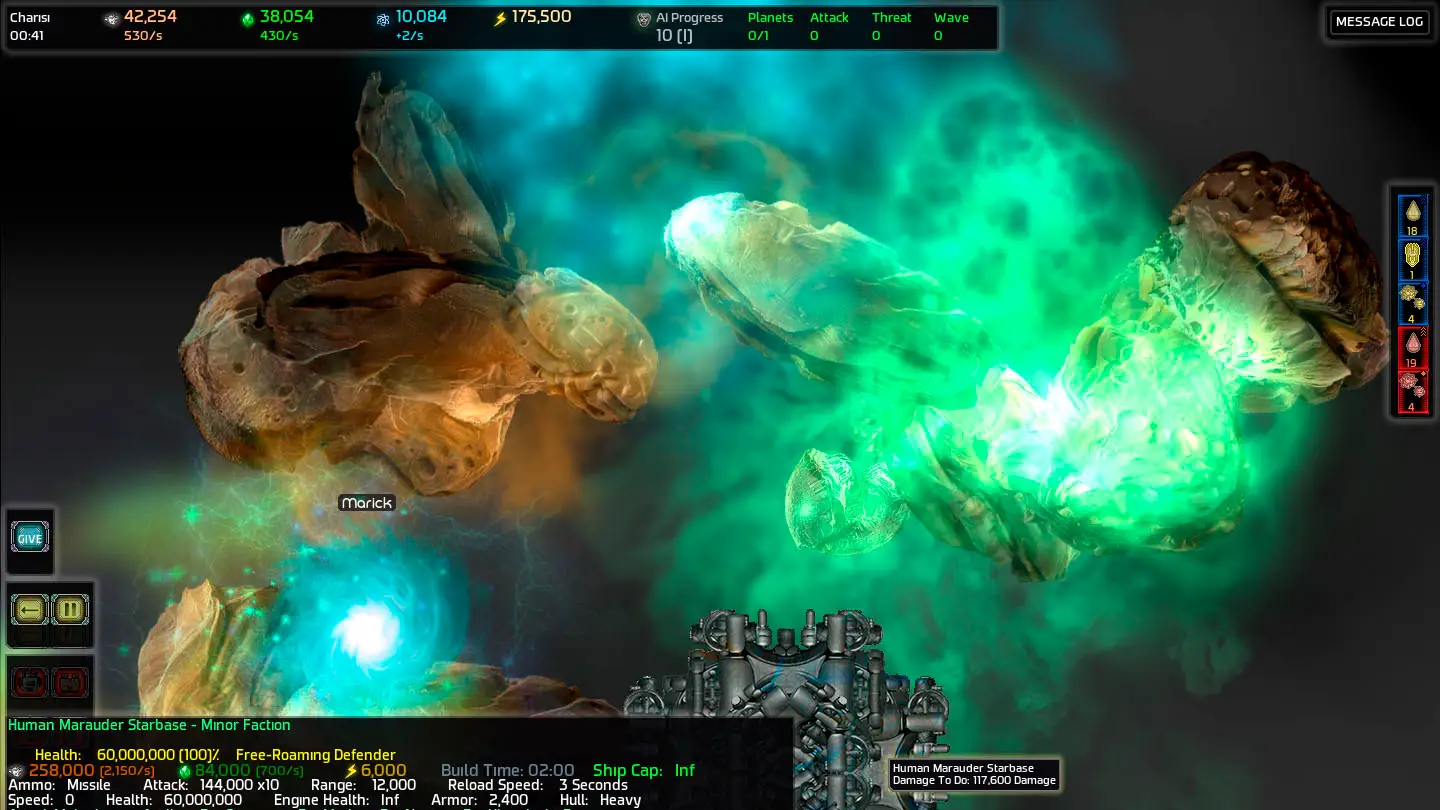The height and width of the screenshot is (810, 1440).
Task: Click the yellow left-arrow button
Action: [x=30, y=609]
